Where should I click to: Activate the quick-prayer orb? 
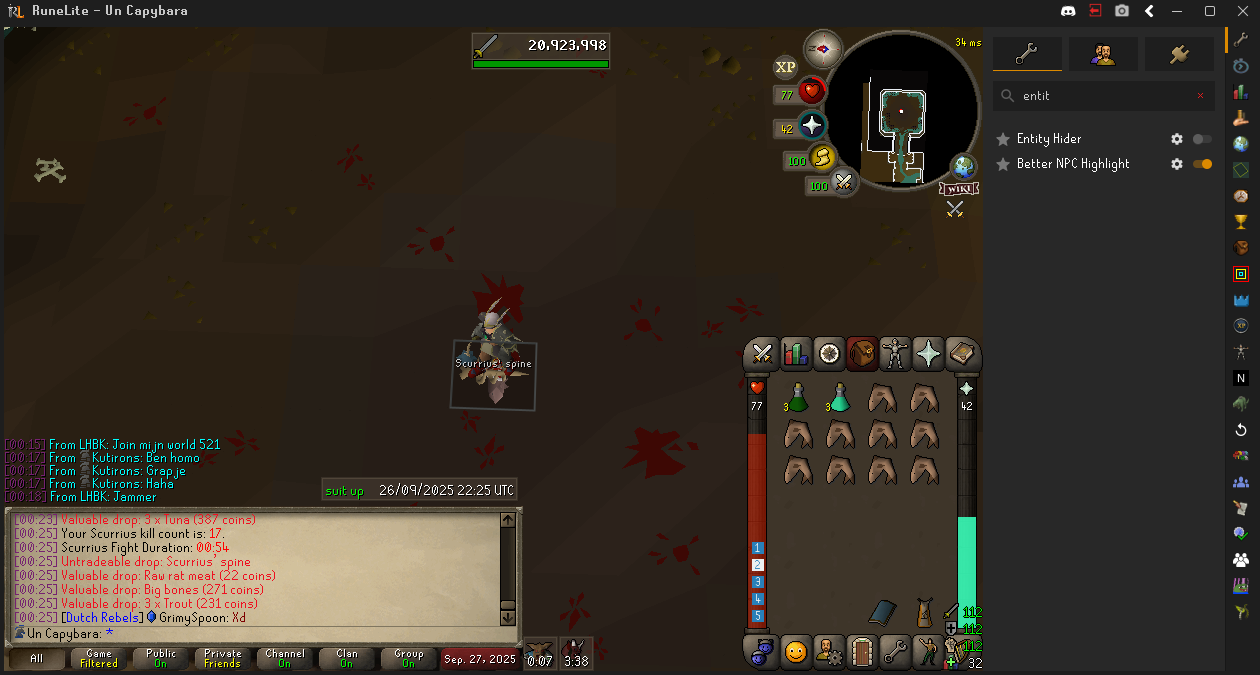812,126
